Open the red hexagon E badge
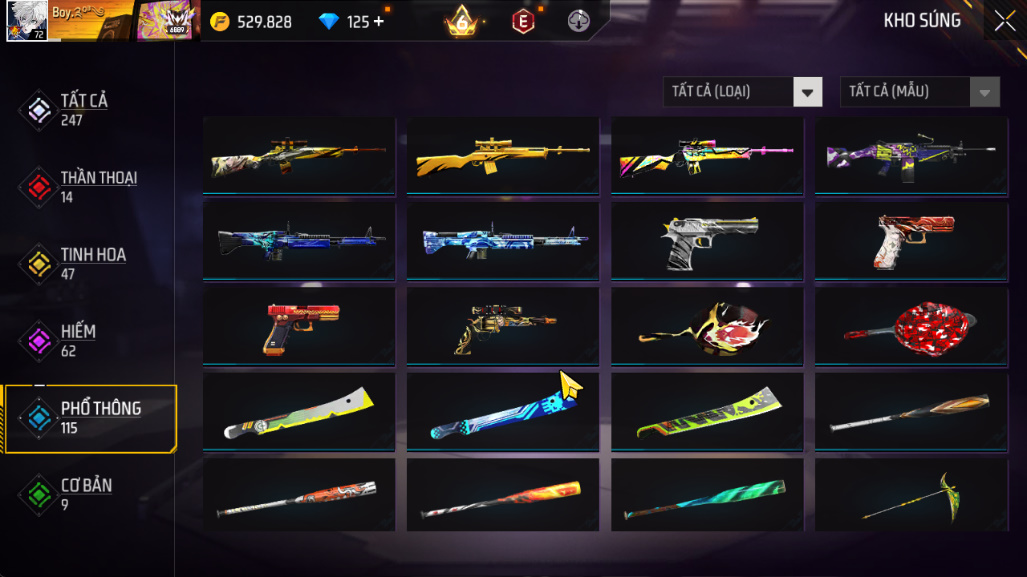Screen dimensions: 1027x577 (522, 21)
